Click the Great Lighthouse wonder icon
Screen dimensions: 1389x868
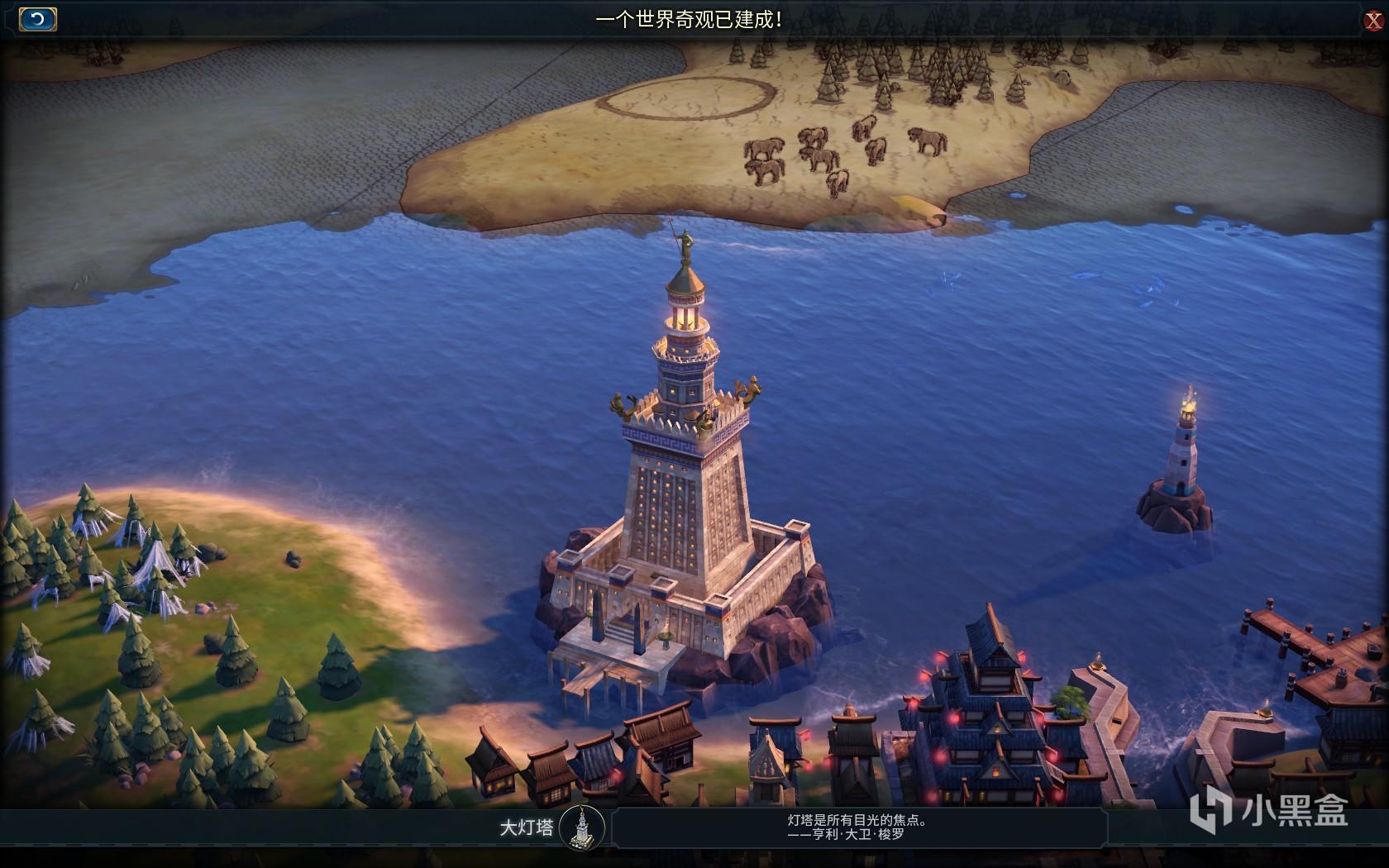582,828
